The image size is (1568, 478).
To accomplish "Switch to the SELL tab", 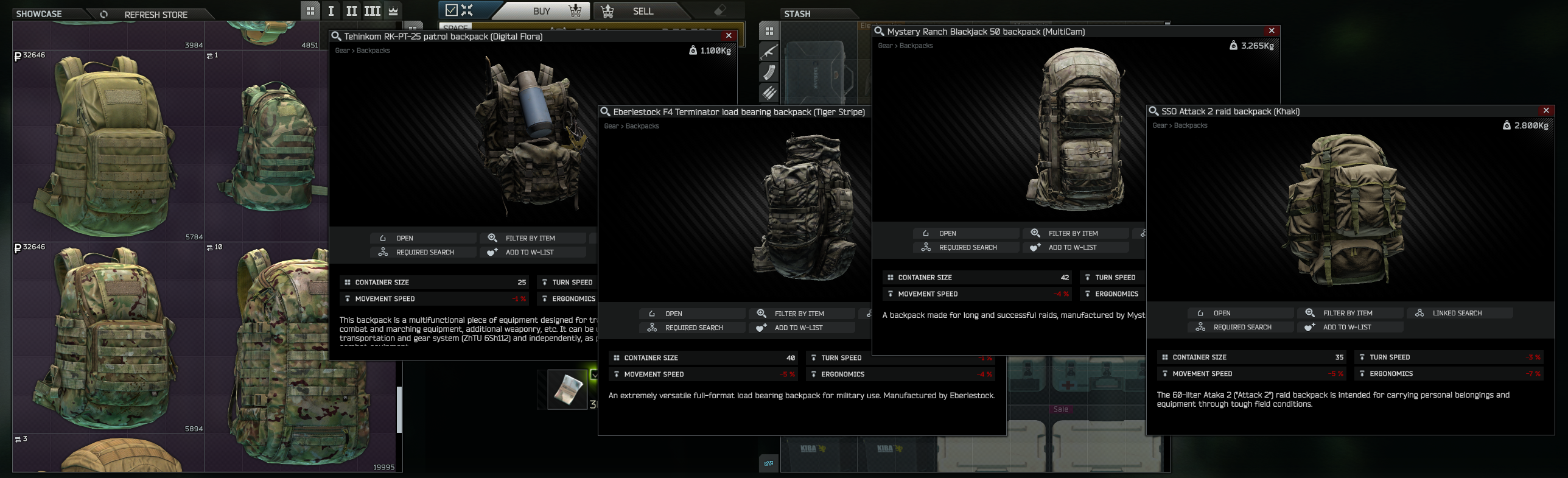I will pyautogui.click(x=643, y=11).
